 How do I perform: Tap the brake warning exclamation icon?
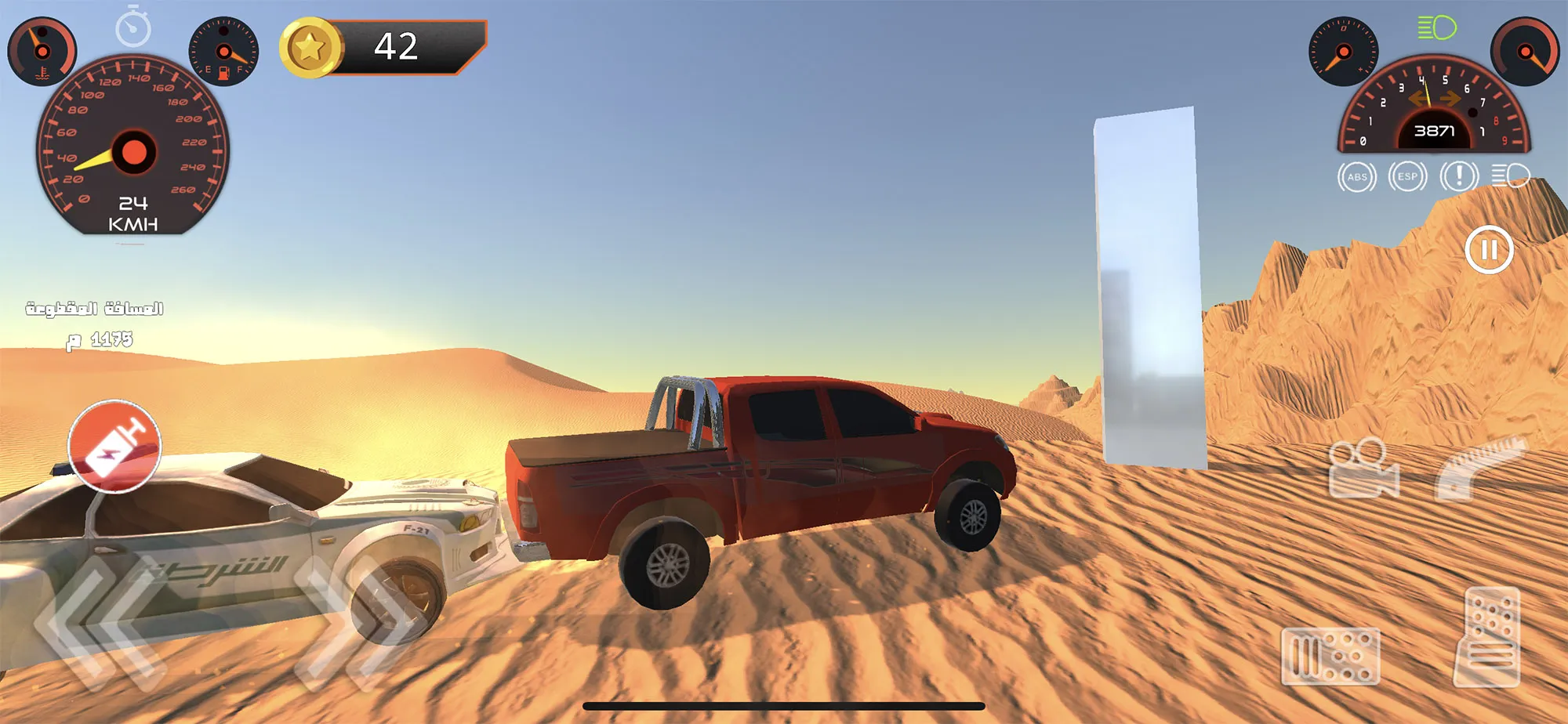pyautogui.click(x=1458, y=177)
